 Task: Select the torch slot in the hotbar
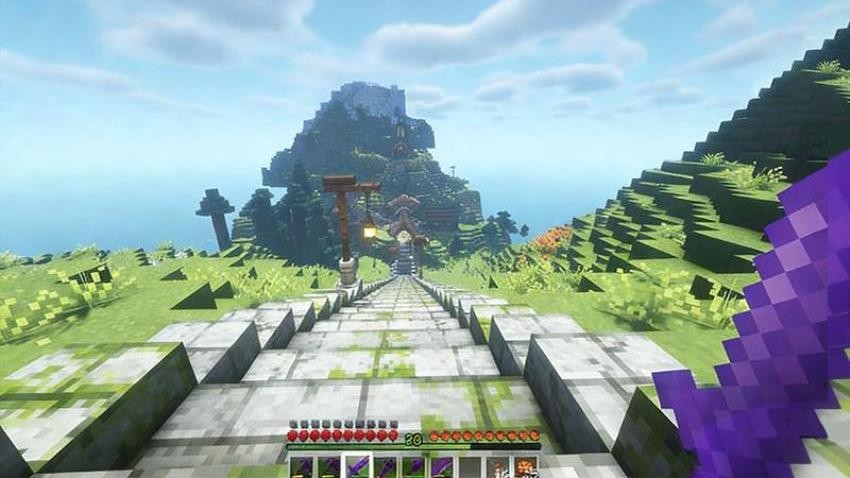click(x=497, y=467)
